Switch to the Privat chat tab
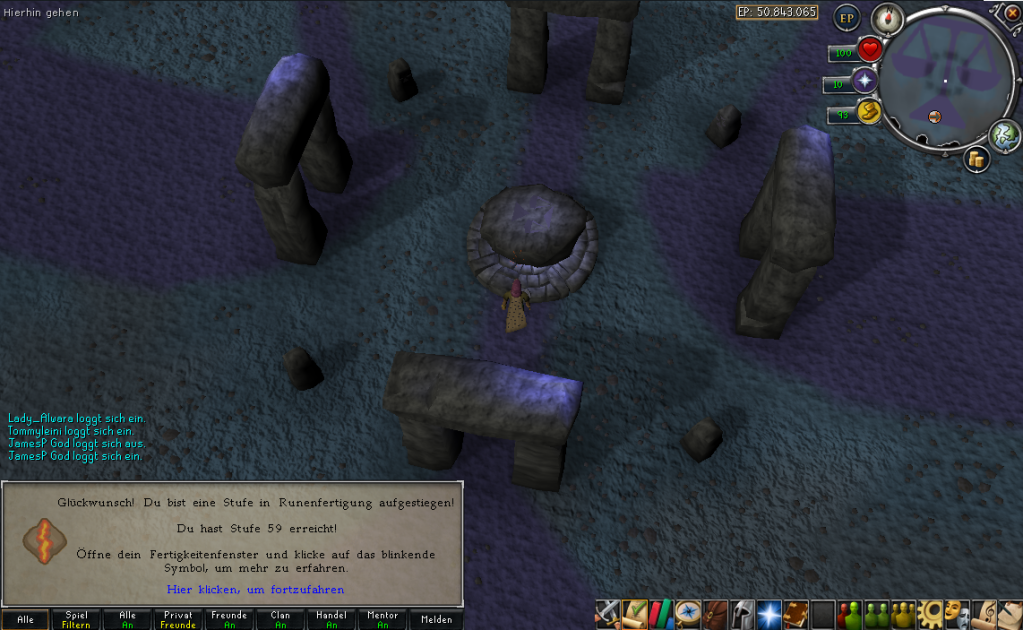1023x630 pixels. click(178, 620)
